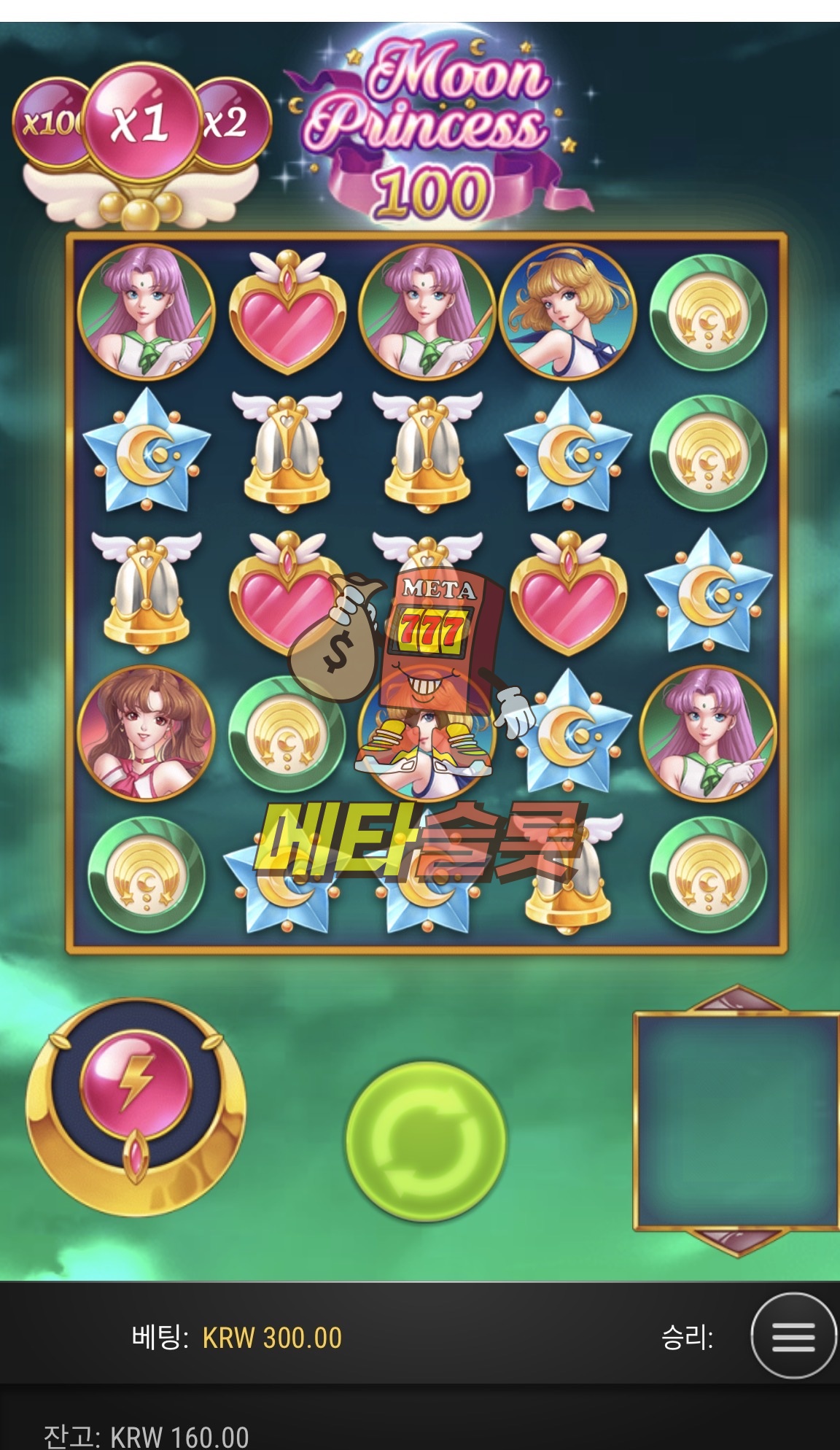
Task: Spin the reels with the green button
Action: [x=426, y=1141]
